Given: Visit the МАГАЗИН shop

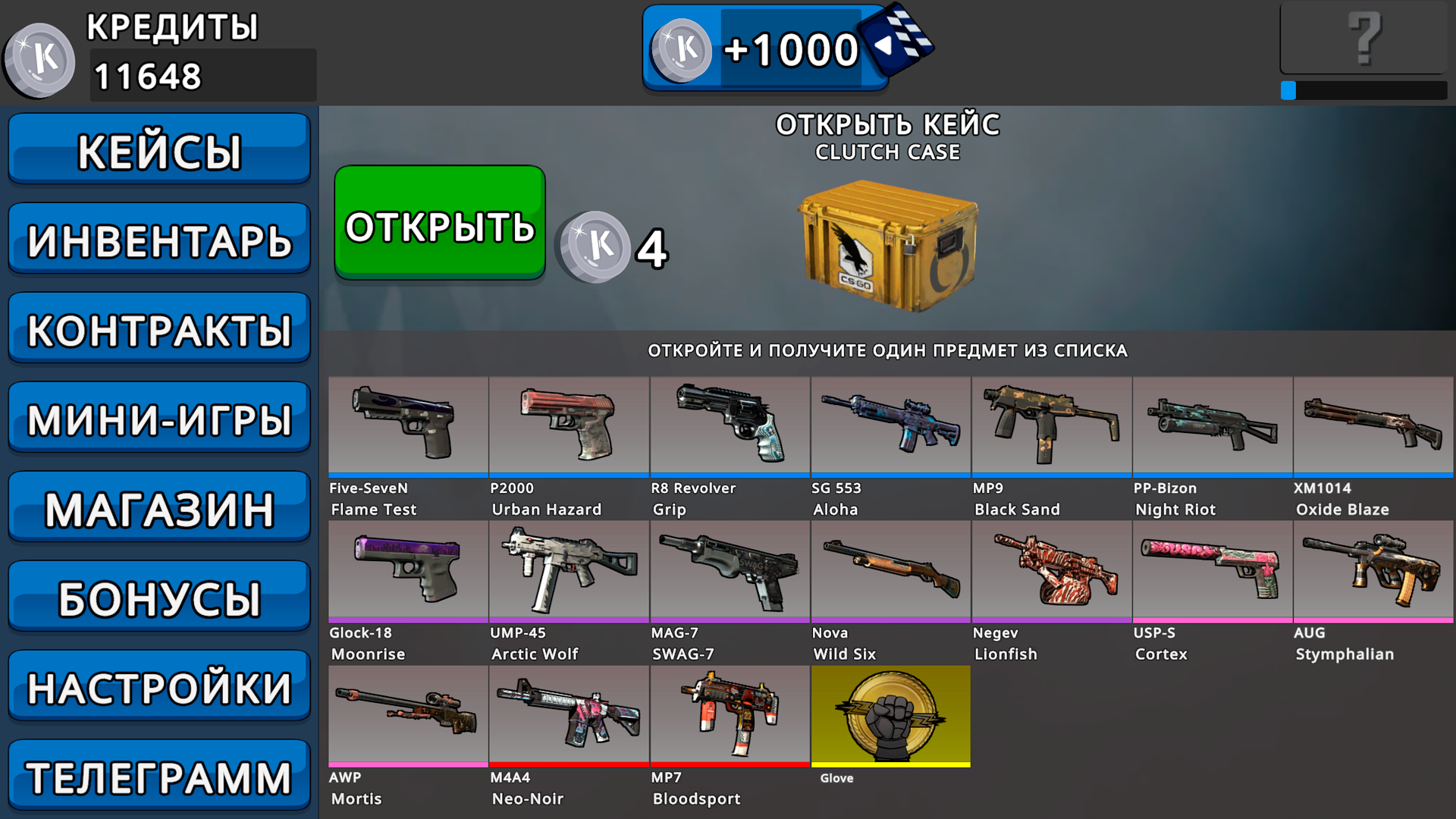Looking at the screenshot, I should pyautogui.click(x=159, y=507).
